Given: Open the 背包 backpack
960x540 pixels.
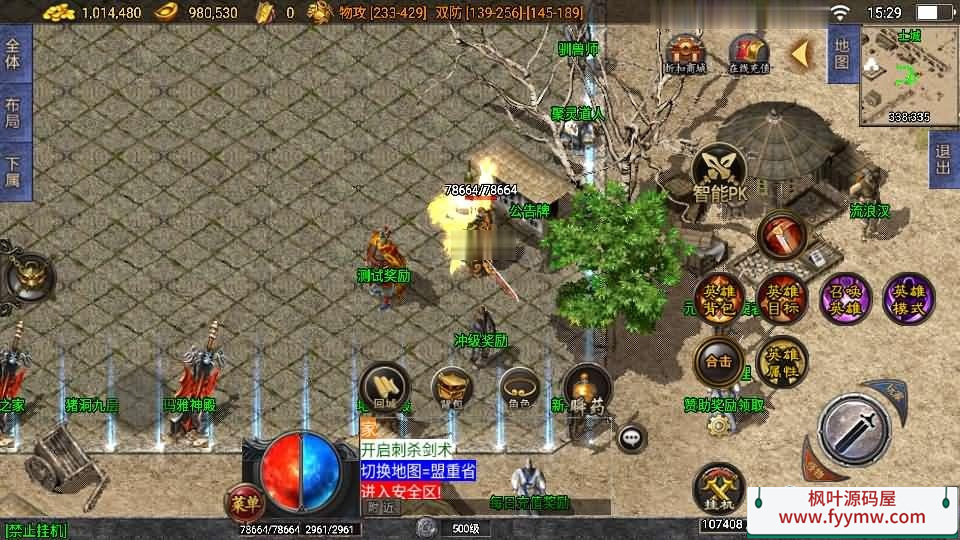Looking at the screenshot, I should point(452,388).
